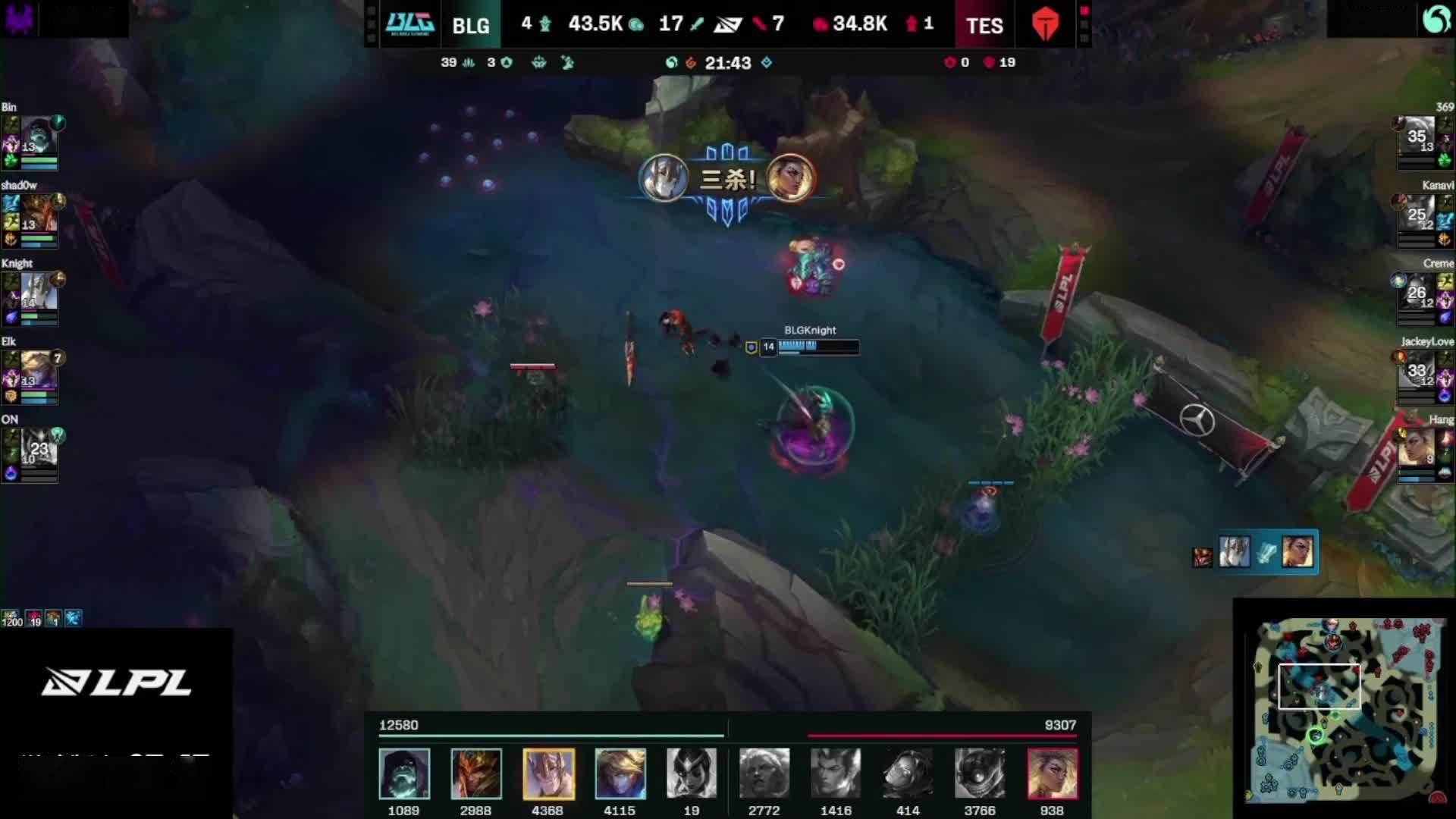Toggle Knight's gold item indicator on his portrait
Screen dimensions: 1456x819
tap(58, 280)
